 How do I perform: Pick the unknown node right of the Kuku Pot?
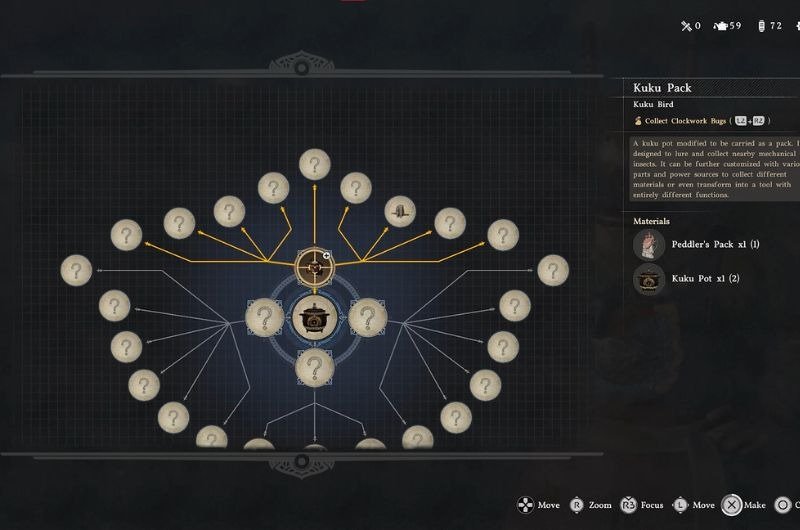[x=367, y=318]
